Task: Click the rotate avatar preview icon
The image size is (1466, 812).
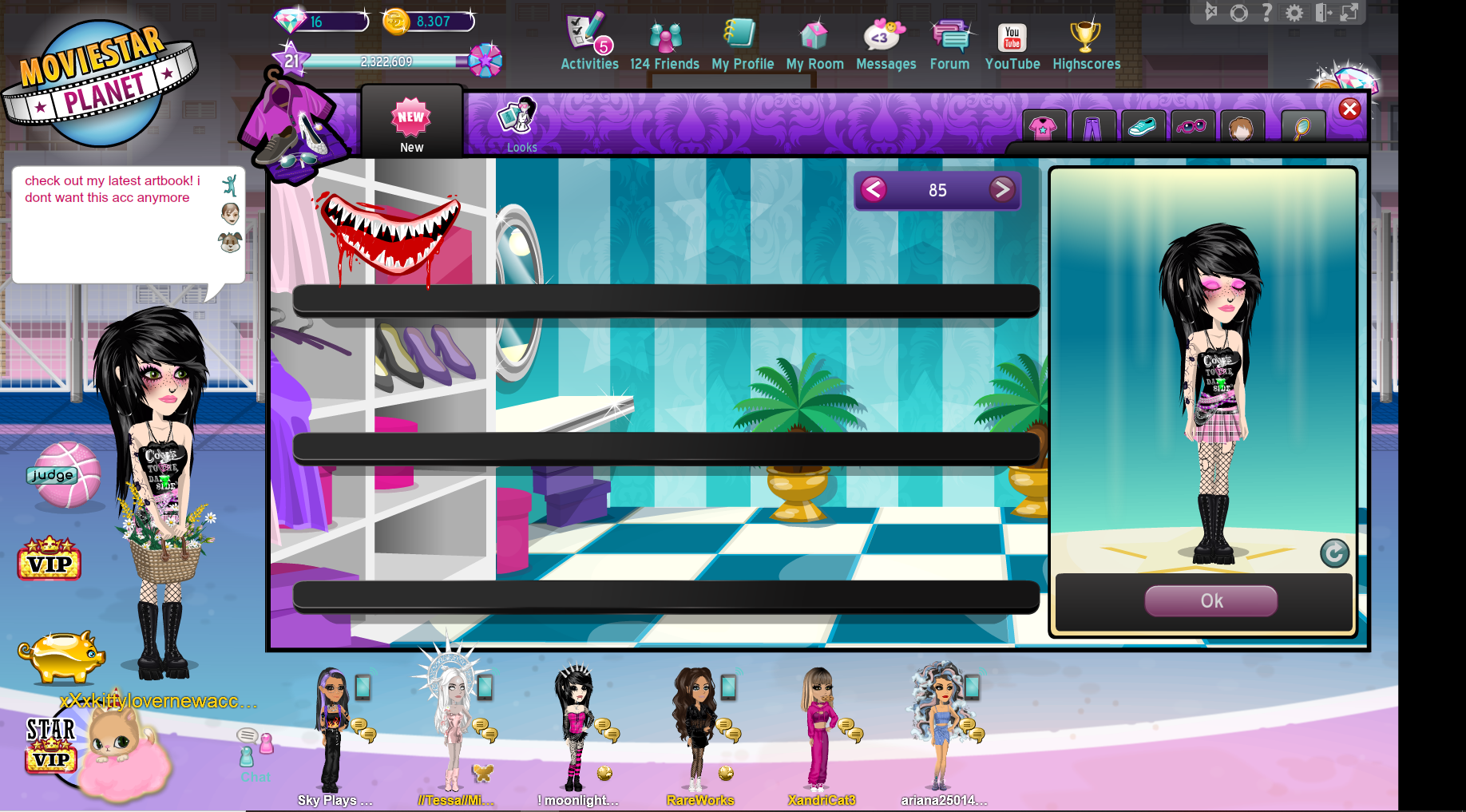Action: point(1334,553)
